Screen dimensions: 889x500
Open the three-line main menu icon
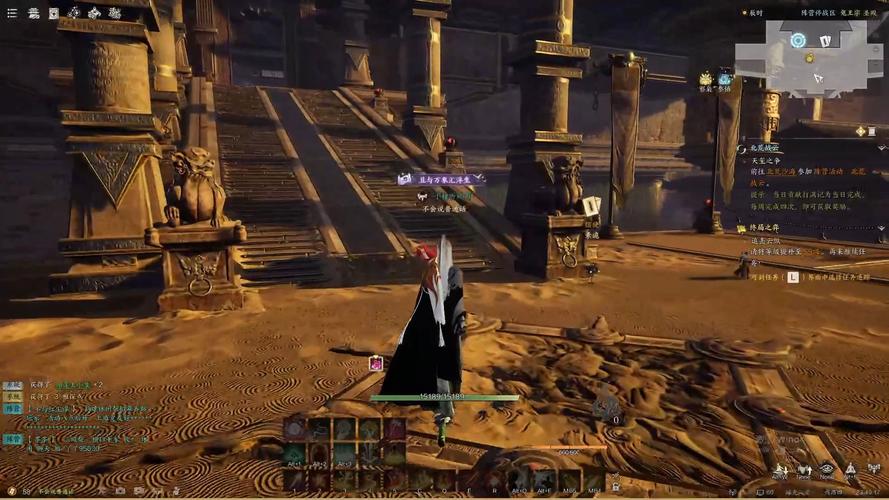pyautogui.click(x=12, y=13)
